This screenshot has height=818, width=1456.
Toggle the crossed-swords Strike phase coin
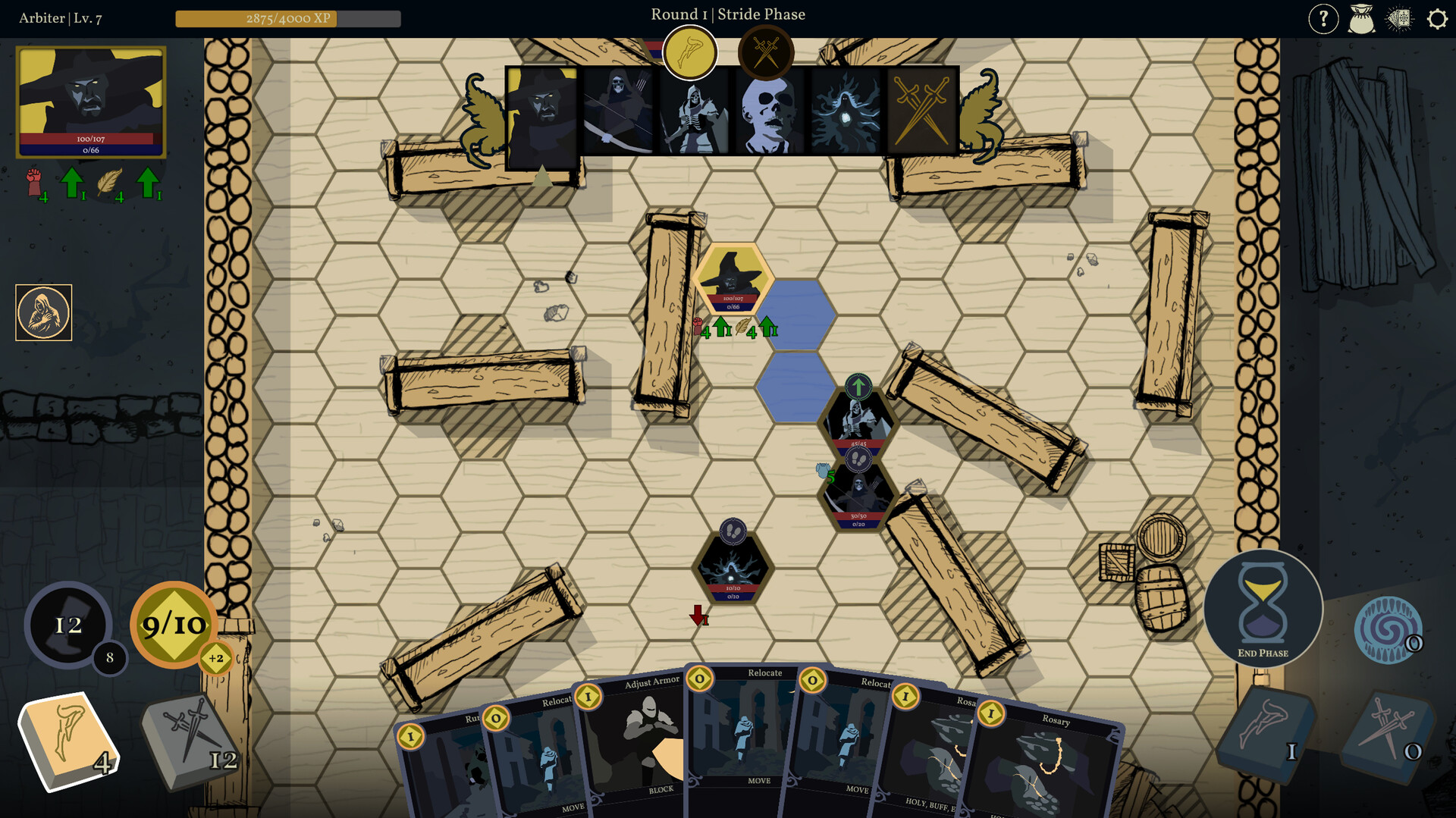tap(766, 51)
